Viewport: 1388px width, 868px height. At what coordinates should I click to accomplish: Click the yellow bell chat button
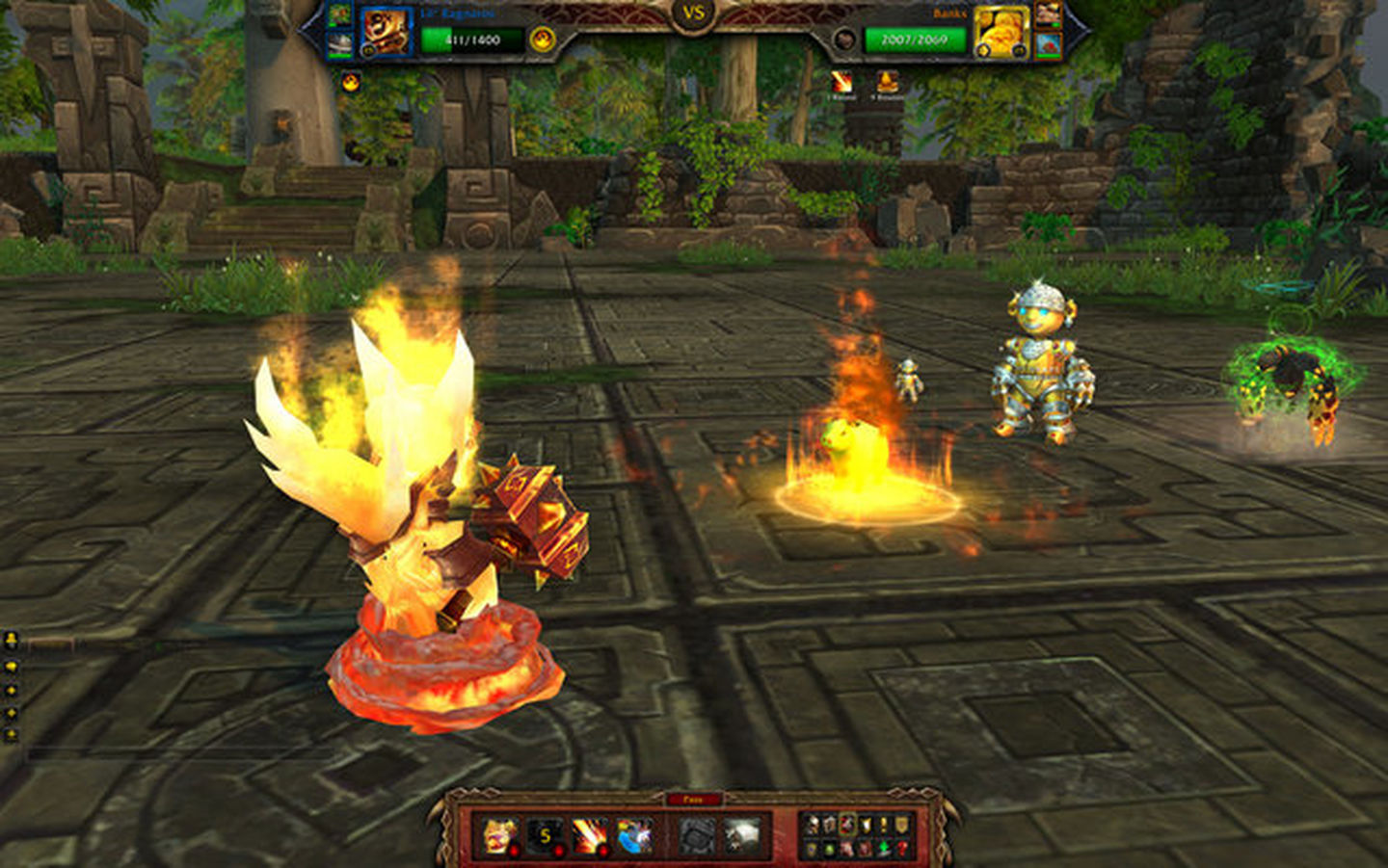(x=12, y=642)
